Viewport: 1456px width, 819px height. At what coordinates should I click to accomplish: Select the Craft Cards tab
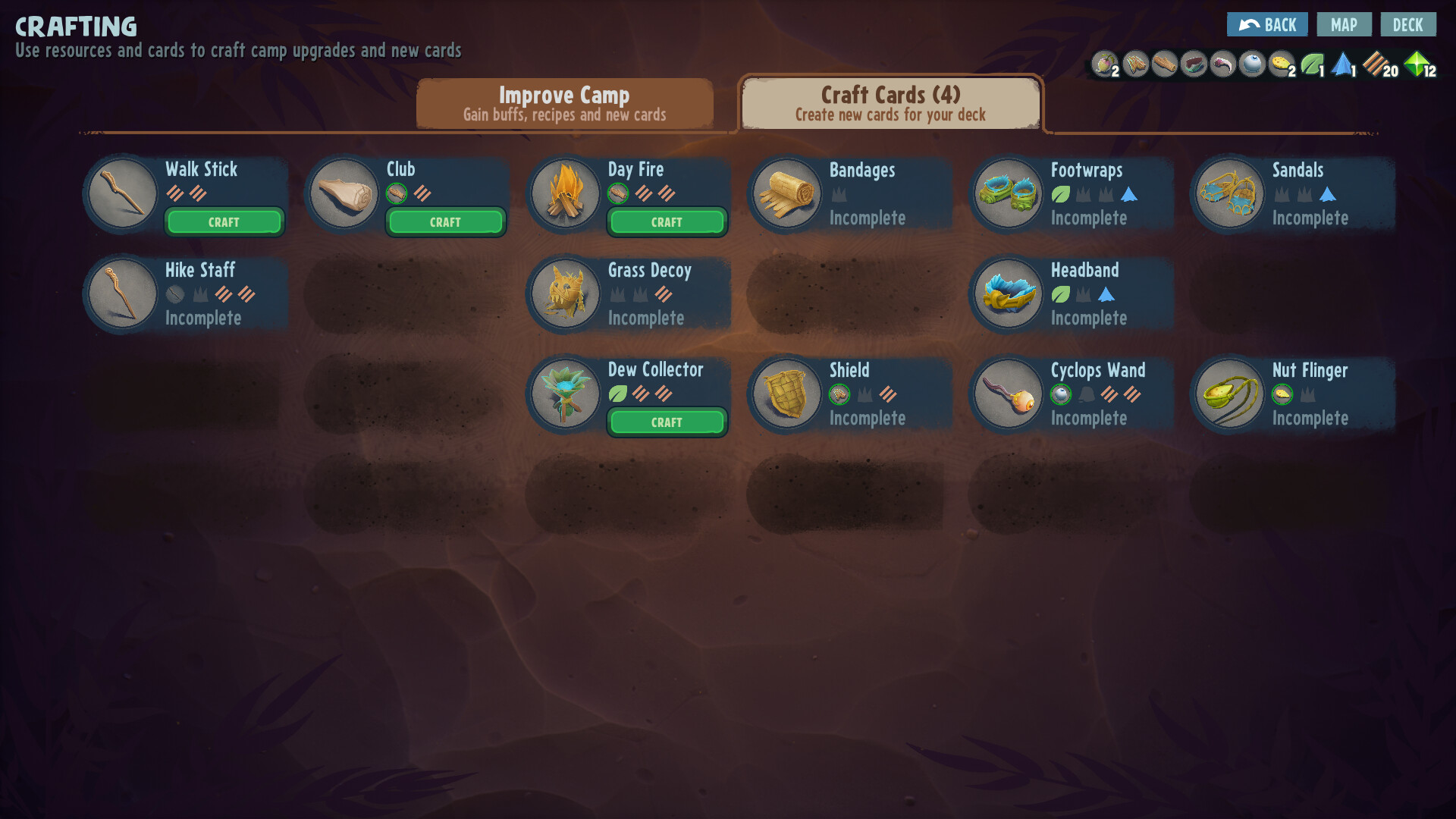[x=890, y=104]
